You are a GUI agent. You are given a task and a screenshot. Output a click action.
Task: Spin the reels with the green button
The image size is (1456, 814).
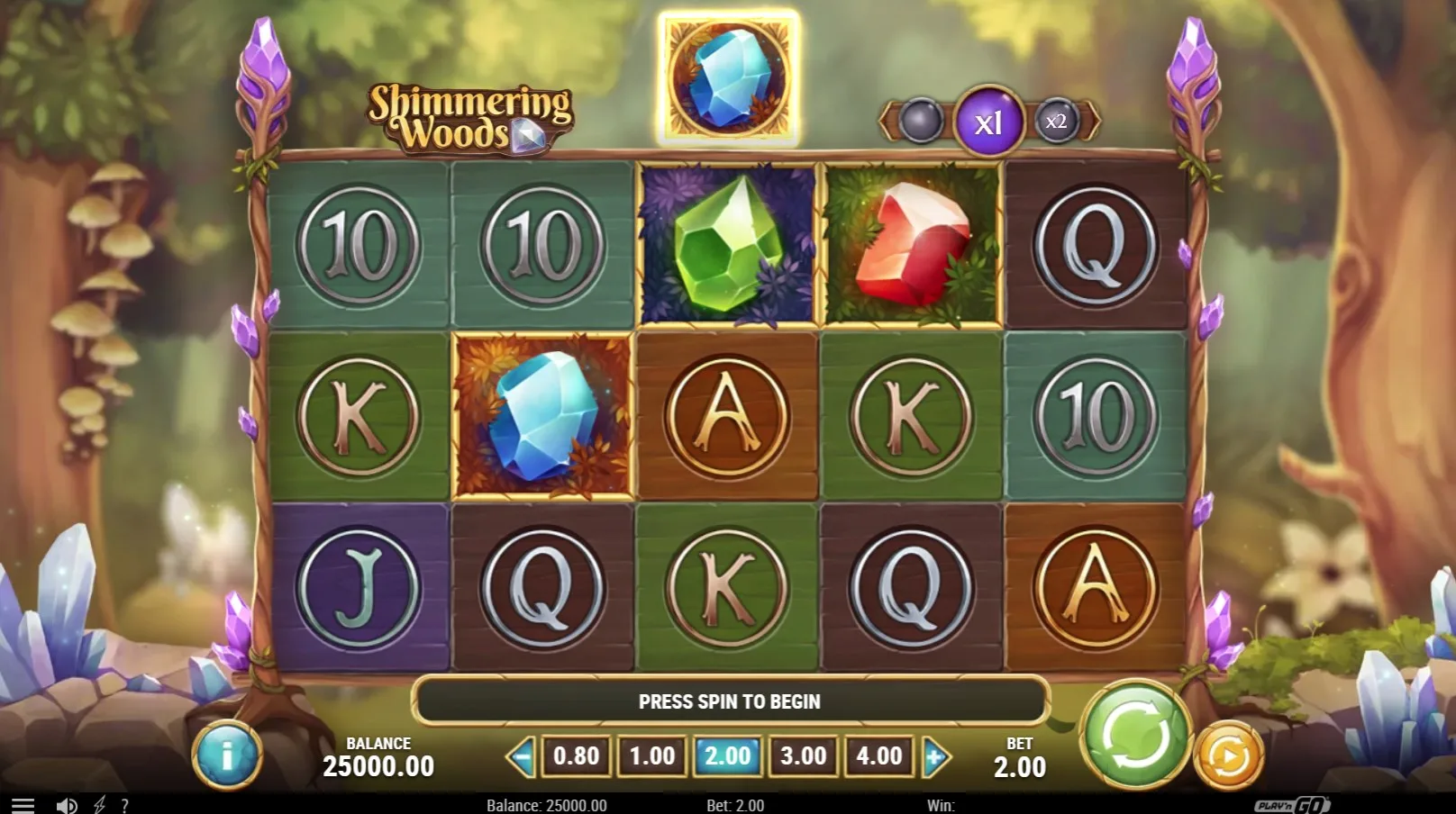pyautogui.click(x=1136, y=734)
